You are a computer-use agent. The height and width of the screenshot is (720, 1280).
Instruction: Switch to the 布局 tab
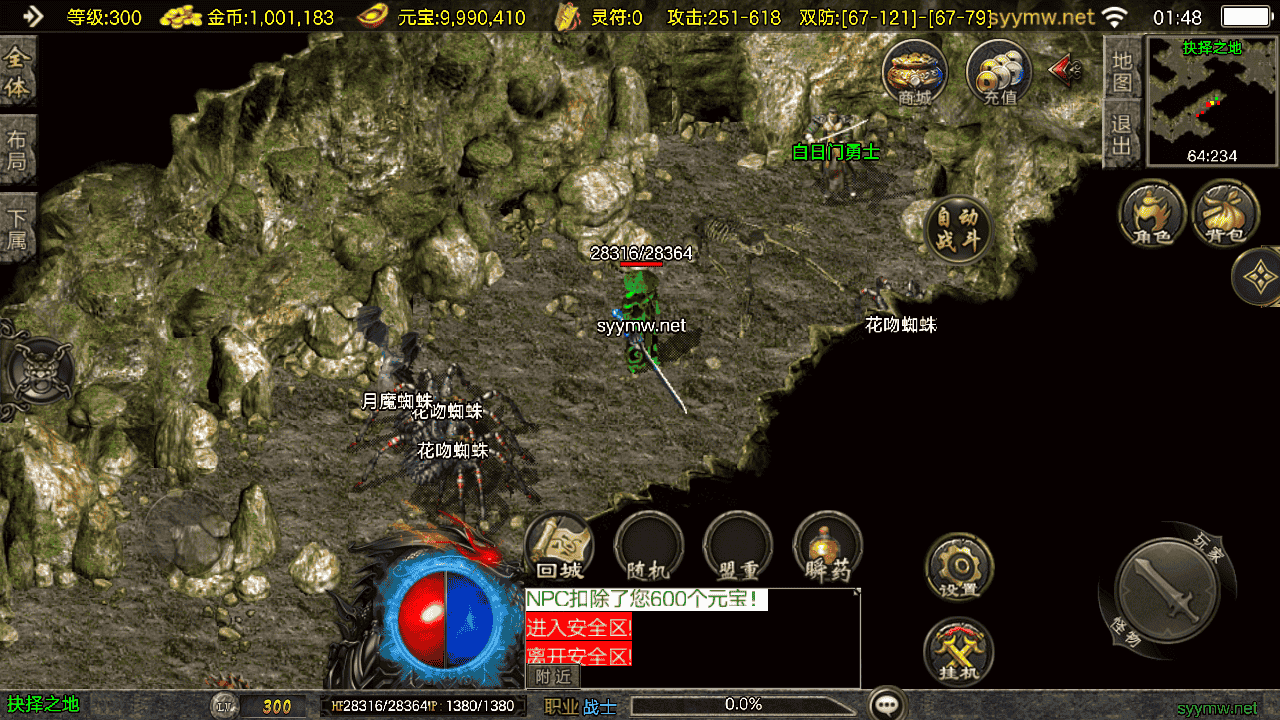click(18, 150)
